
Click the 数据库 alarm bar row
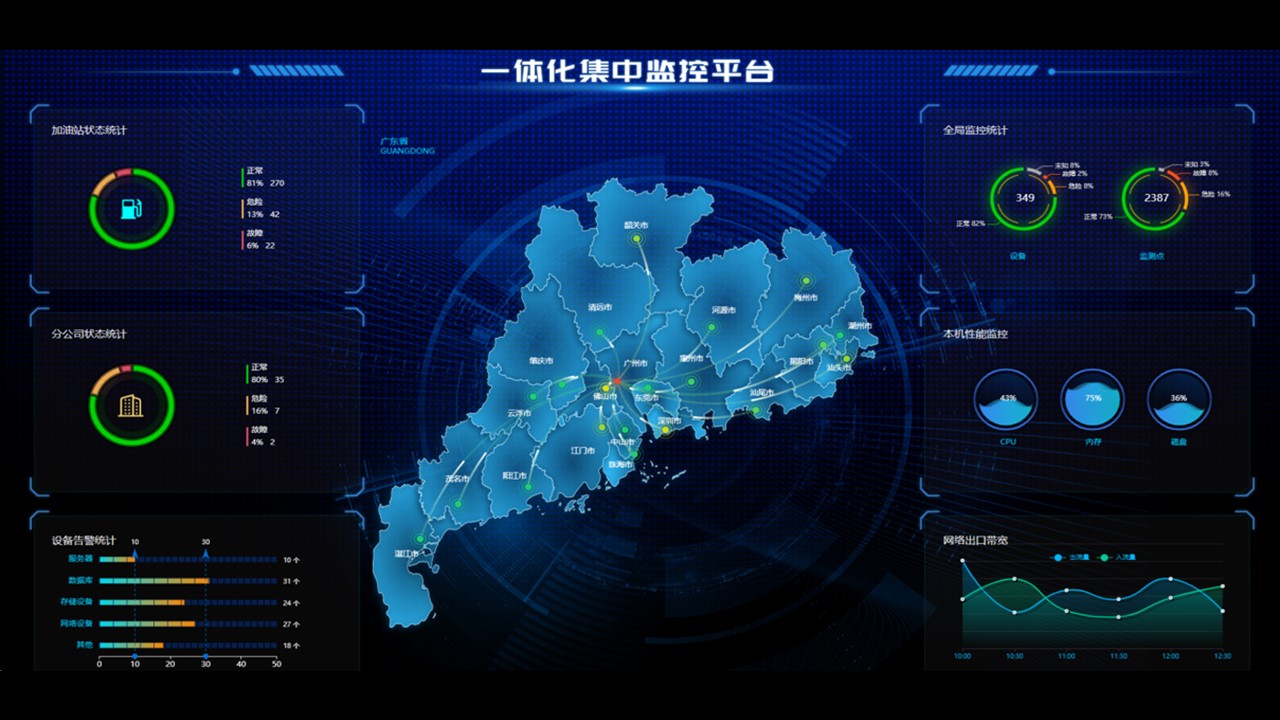154,581
